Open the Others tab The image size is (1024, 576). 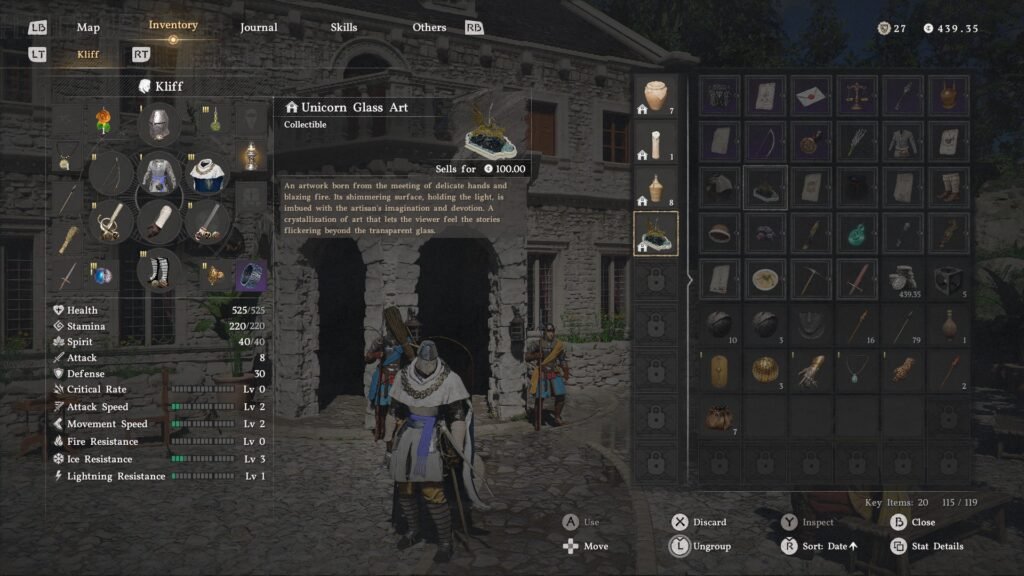pyautogui.click(x=429, y=27)
